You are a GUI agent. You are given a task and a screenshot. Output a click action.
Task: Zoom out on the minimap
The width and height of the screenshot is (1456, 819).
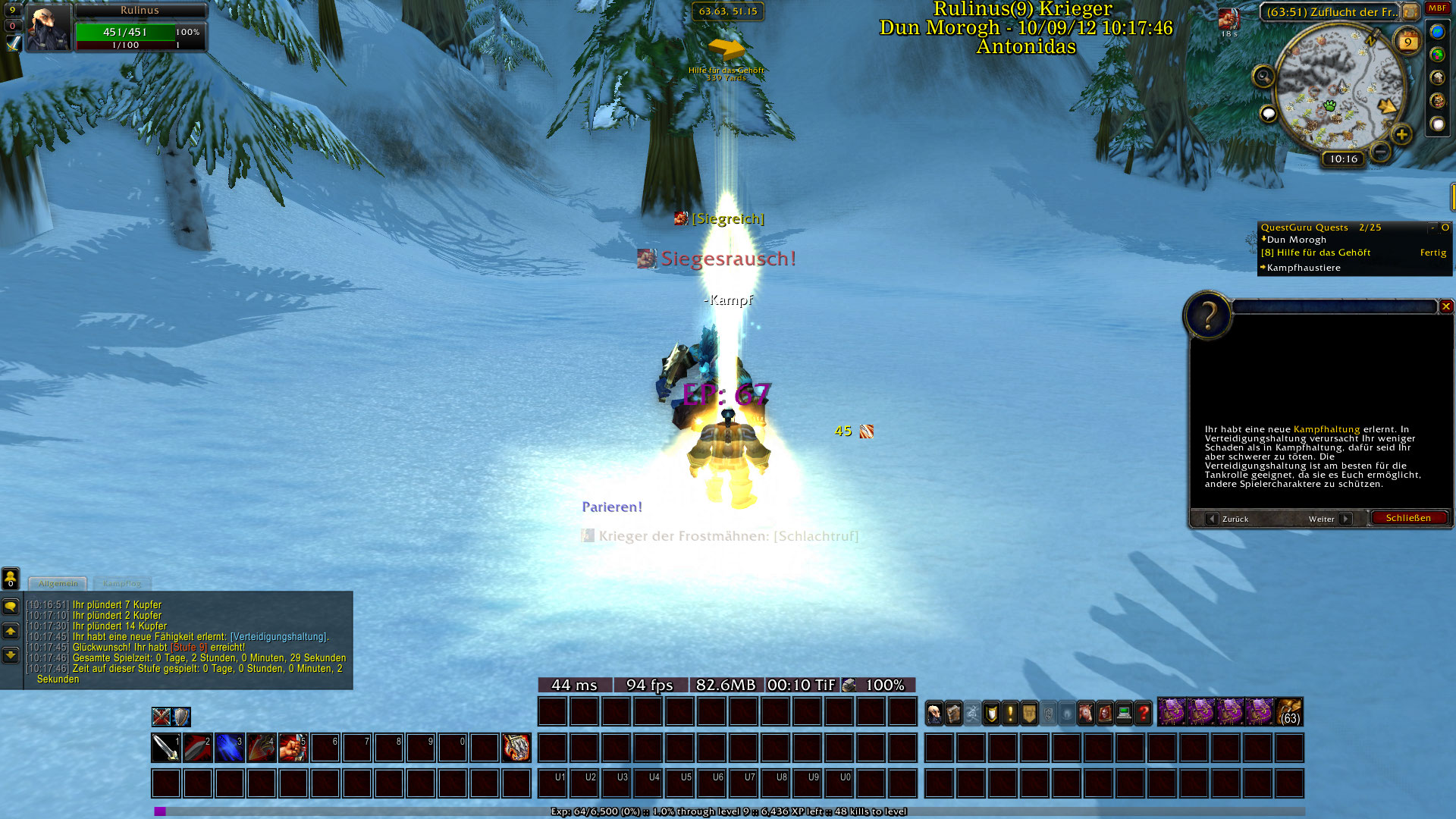1381,152
